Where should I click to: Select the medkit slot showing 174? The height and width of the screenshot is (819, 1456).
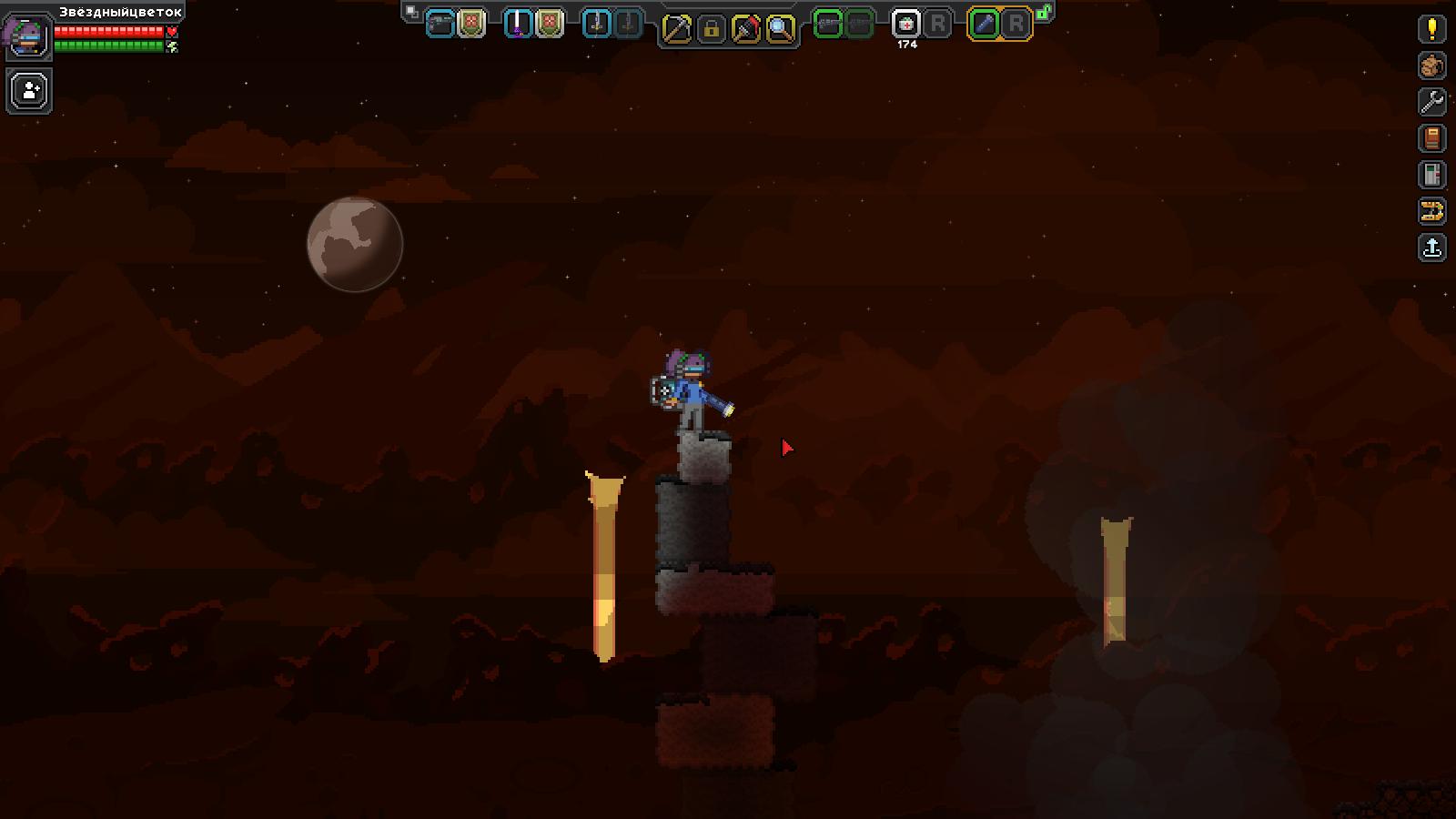click(906, 25)
